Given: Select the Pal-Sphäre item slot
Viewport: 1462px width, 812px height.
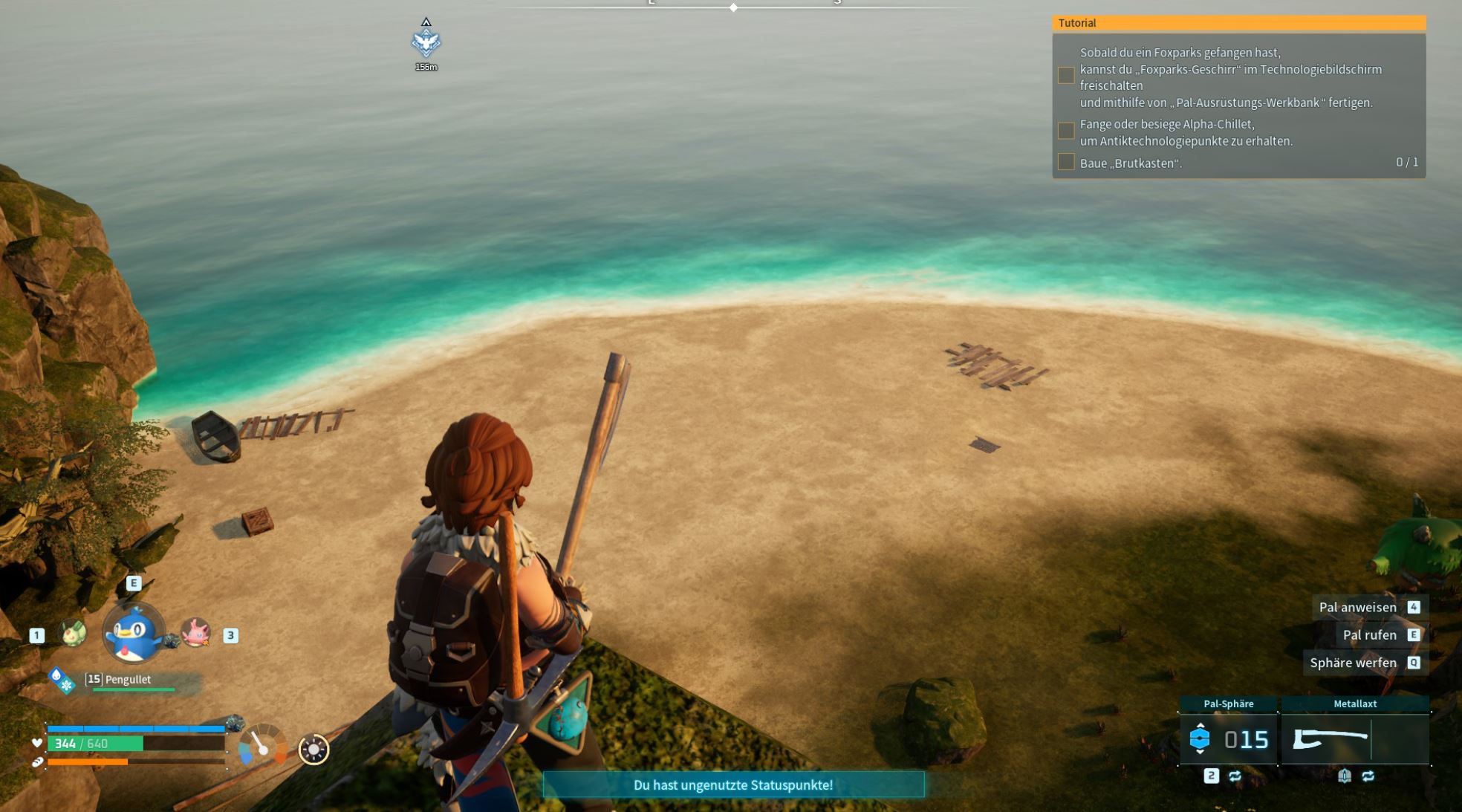Looking at the screenshot, I should point(1228,738).
